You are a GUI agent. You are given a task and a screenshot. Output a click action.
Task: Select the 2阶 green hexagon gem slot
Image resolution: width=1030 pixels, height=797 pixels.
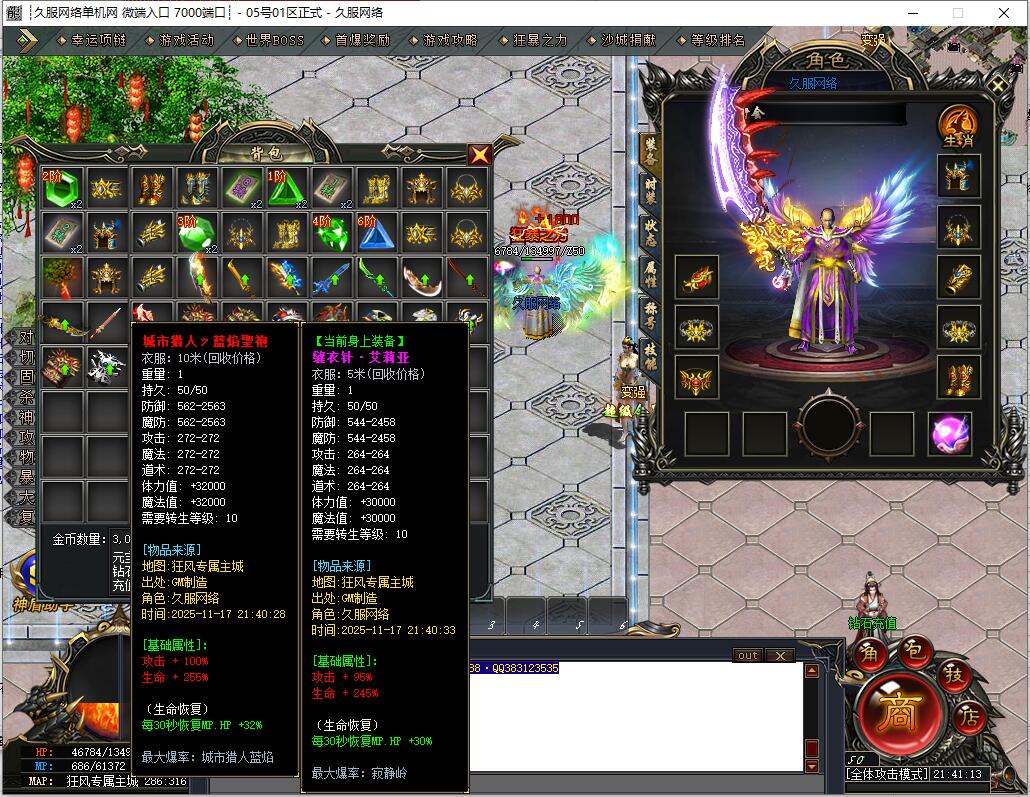point(62,188)
